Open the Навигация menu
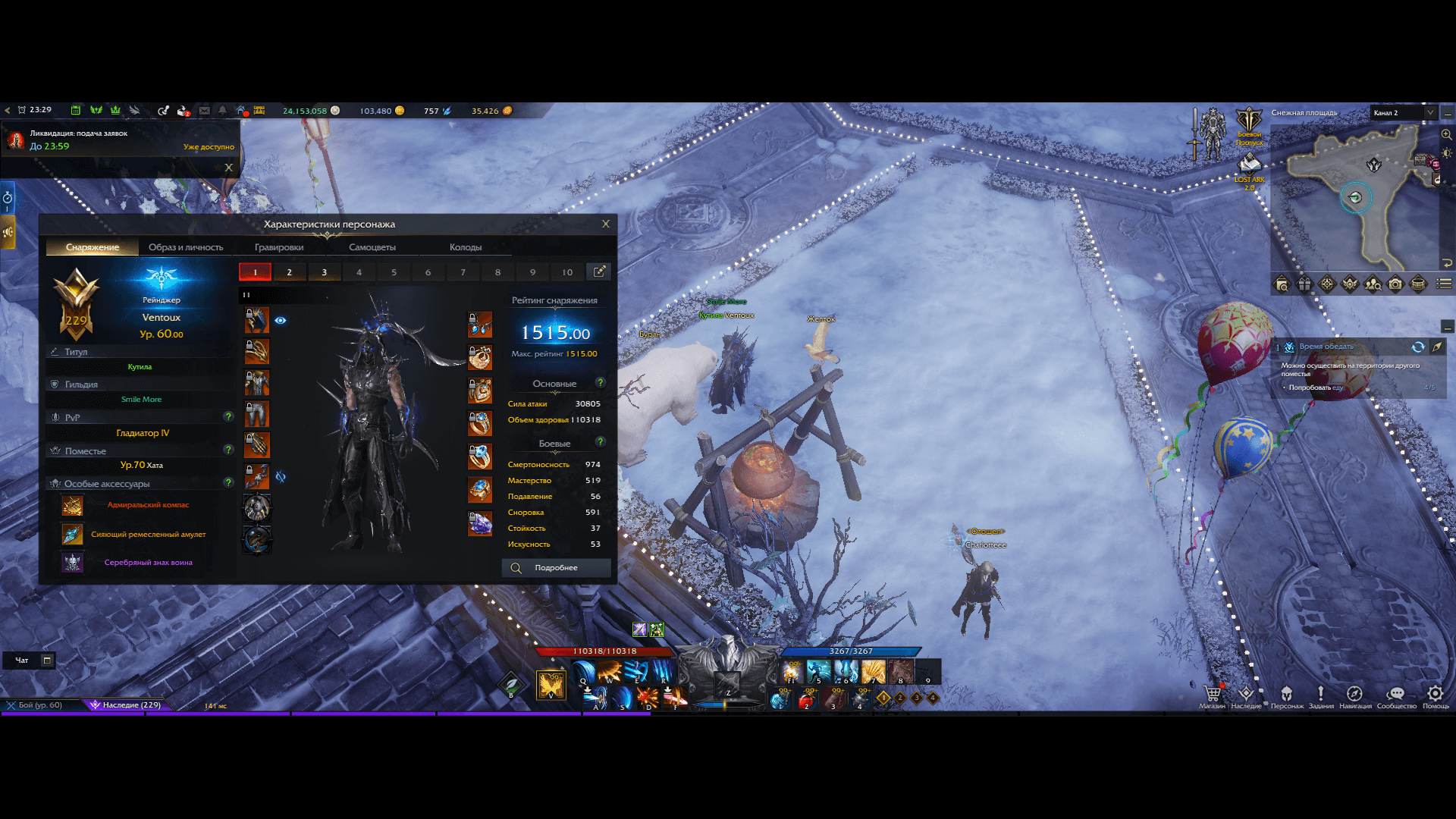Image resolution: width=1456 pixels, height=819 pixels. [1354, 695]
